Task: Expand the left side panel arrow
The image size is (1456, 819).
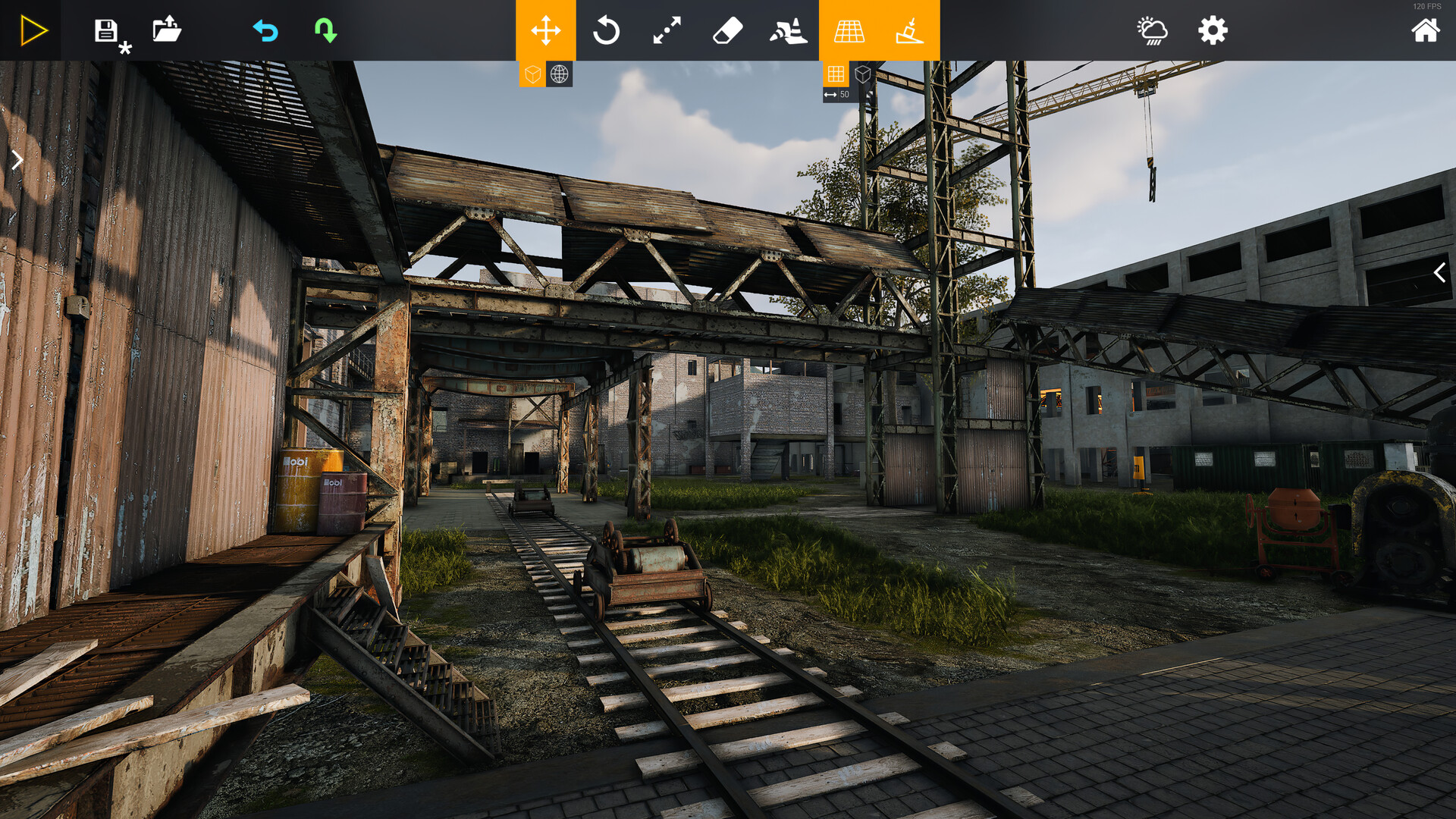Action: 17,160
